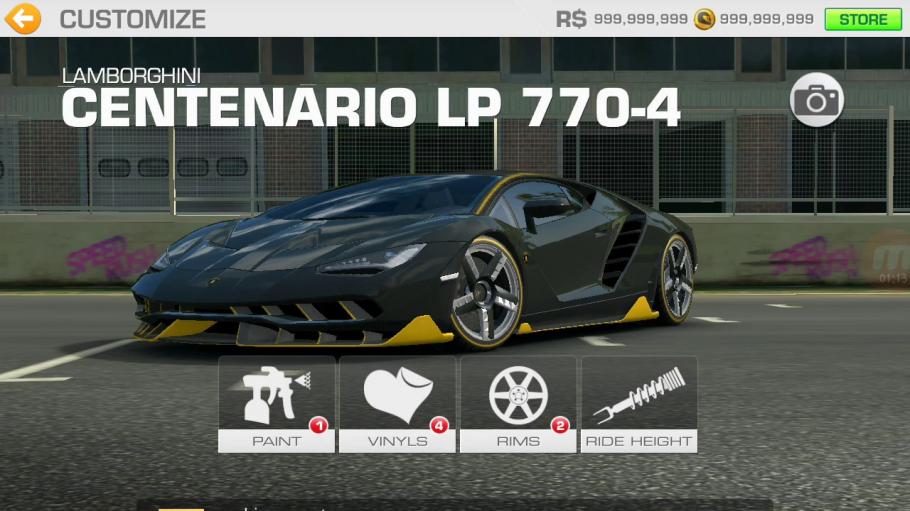Open the Ride Height adjustment
The width and height of the screenshot is (910, 511).
coord(639,404)
